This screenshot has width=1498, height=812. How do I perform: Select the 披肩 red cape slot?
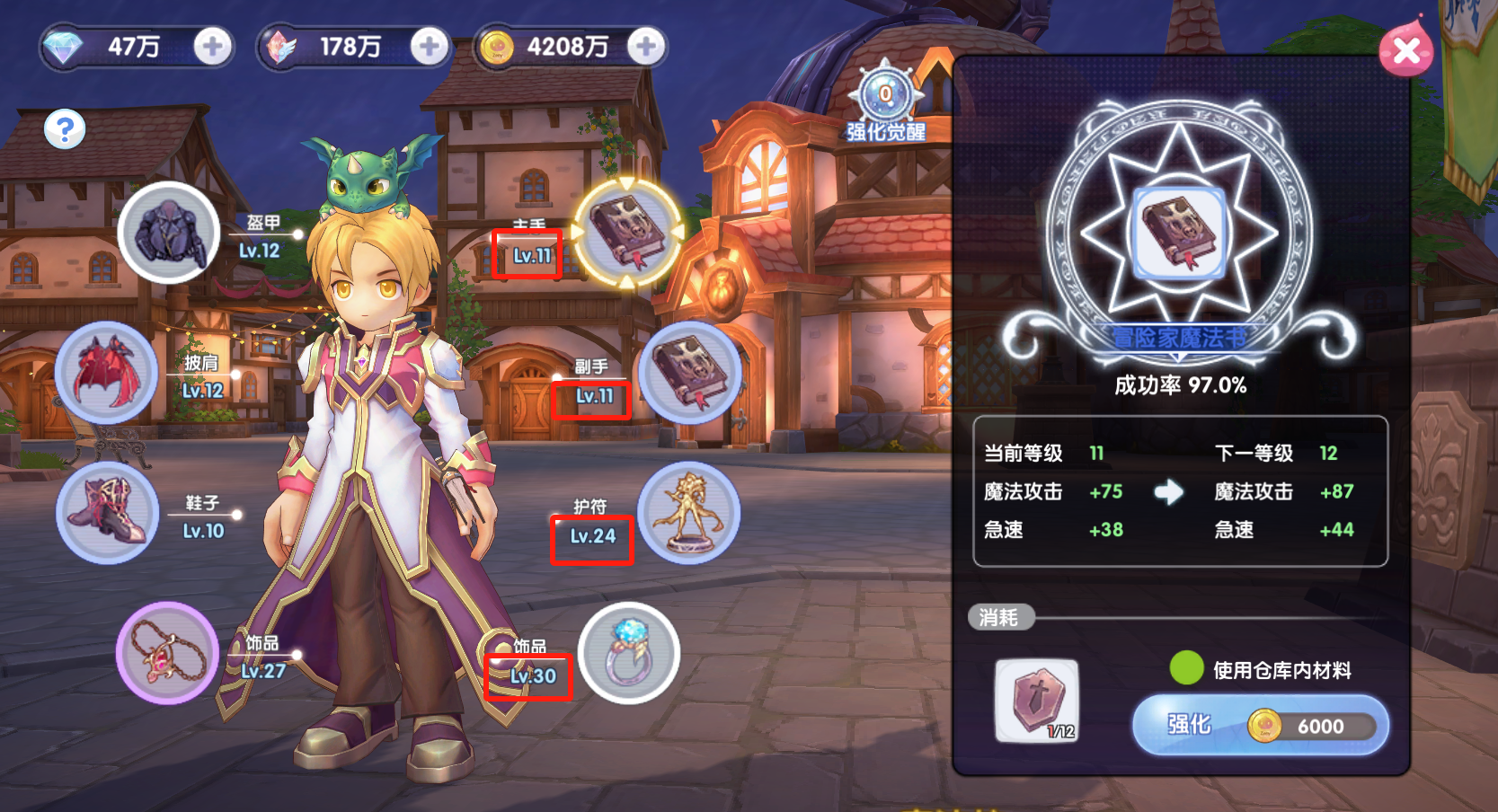107,372
